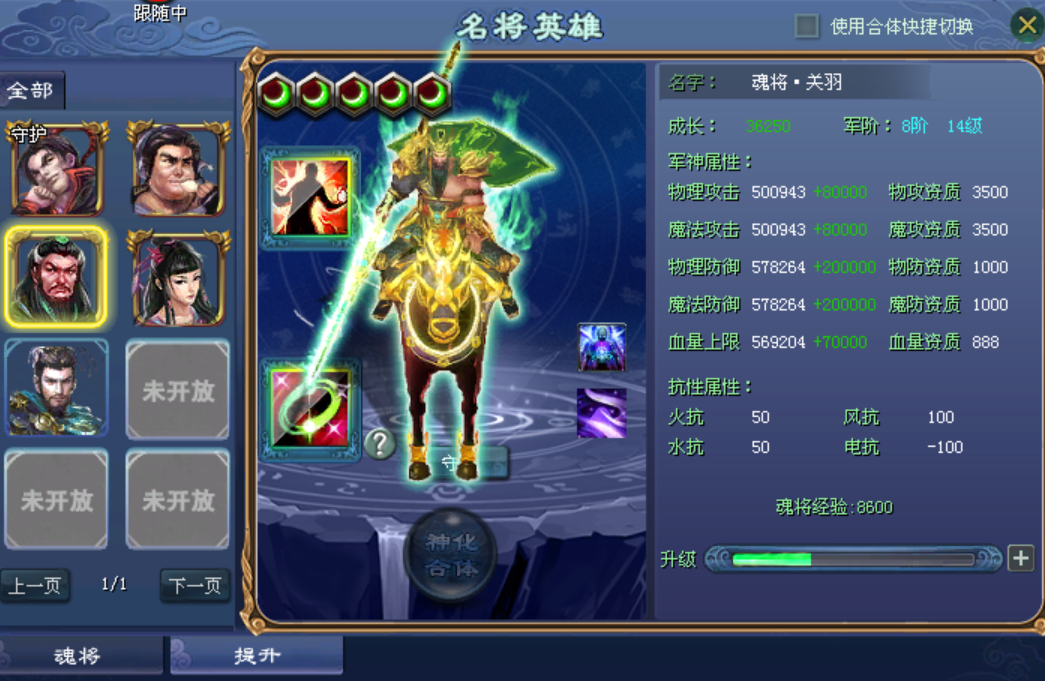Select the green ring skill icon

tap(311, 409)
